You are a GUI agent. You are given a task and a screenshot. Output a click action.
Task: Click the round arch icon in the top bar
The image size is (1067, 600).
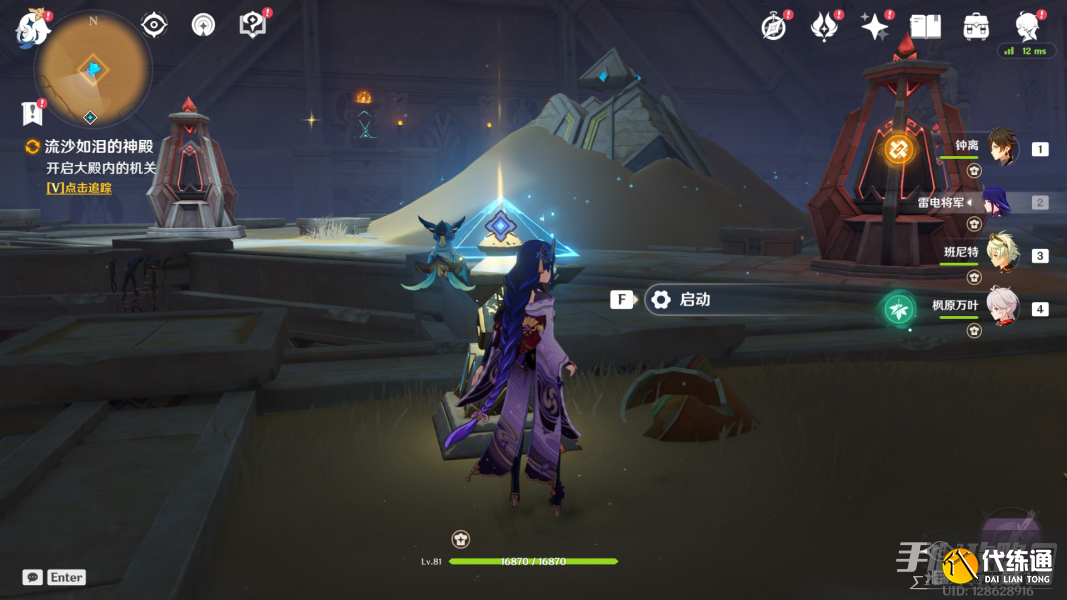pos(203,25)
